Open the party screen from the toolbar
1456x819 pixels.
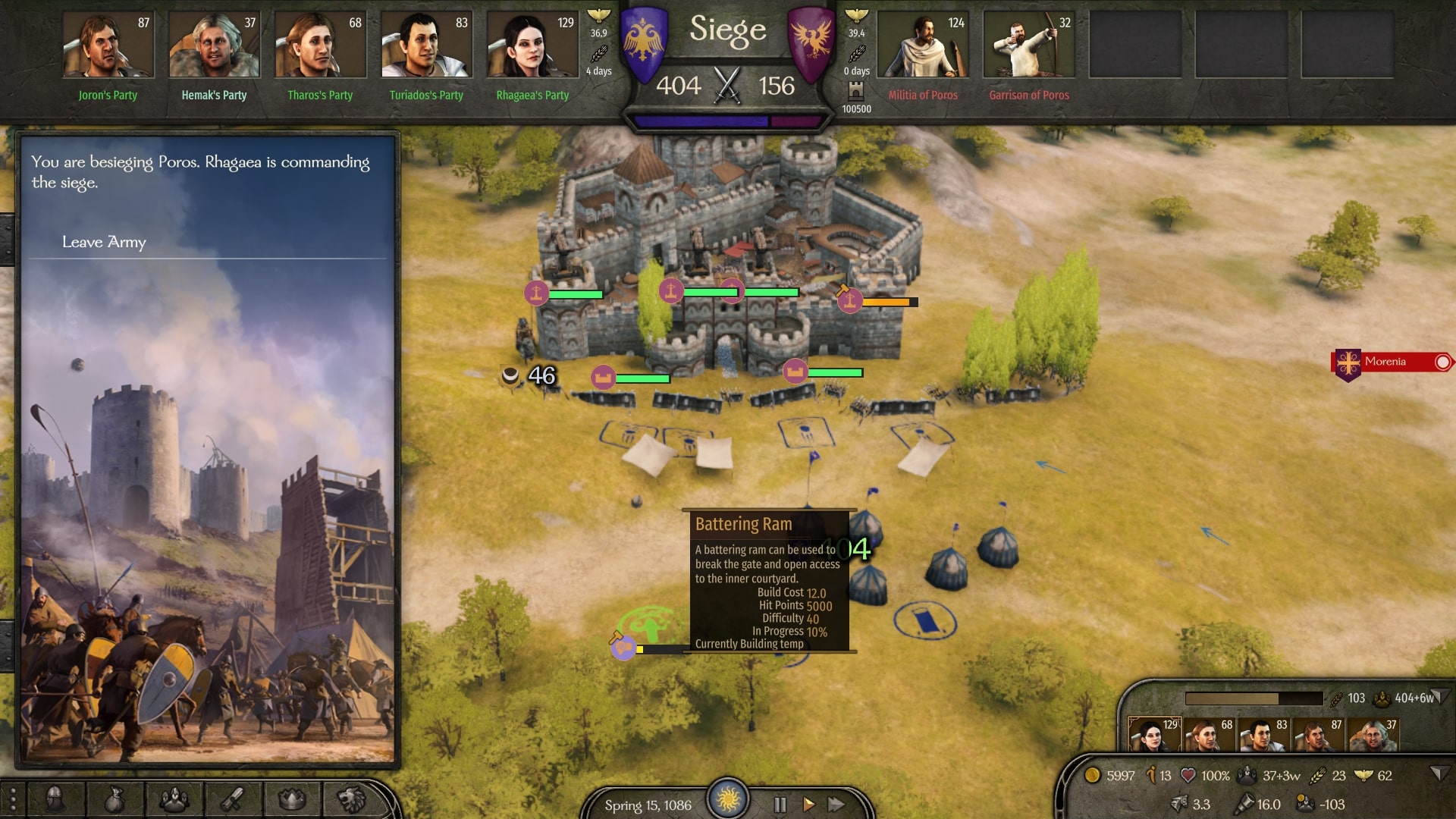(174, 799)
